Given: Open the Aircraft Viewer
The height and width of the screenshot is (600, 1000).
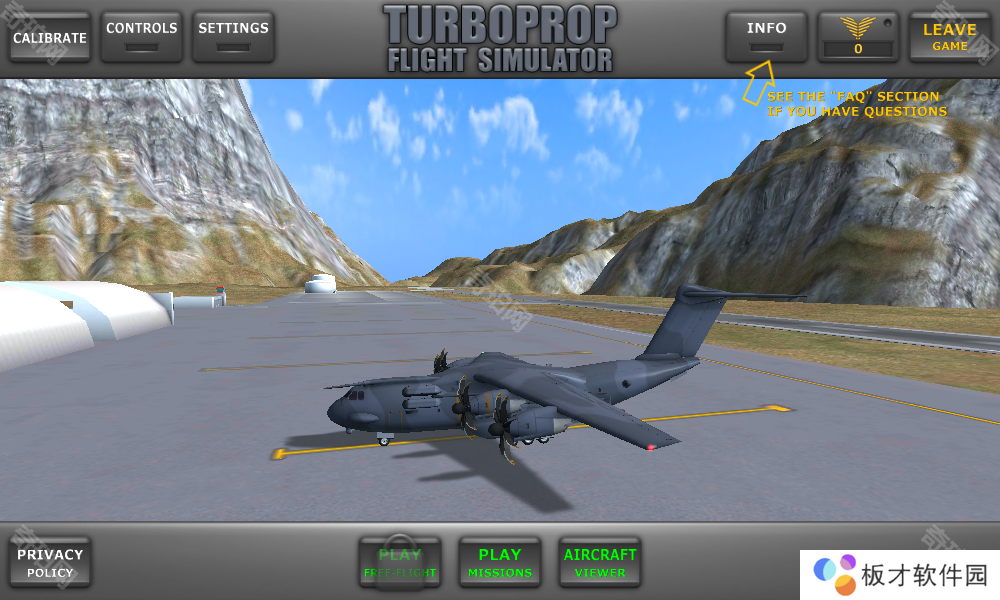Looking at the screenshot, I should point(600,563).
